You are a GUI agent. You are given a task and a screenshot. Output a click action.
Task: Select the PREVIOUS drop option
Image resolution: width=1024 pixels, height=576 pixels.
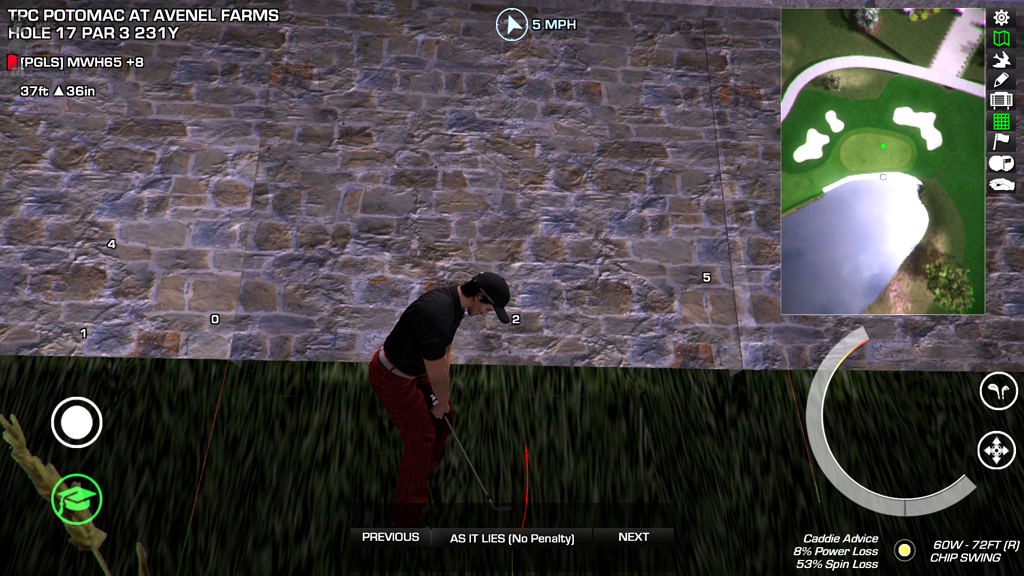click(x=390, y=537)
